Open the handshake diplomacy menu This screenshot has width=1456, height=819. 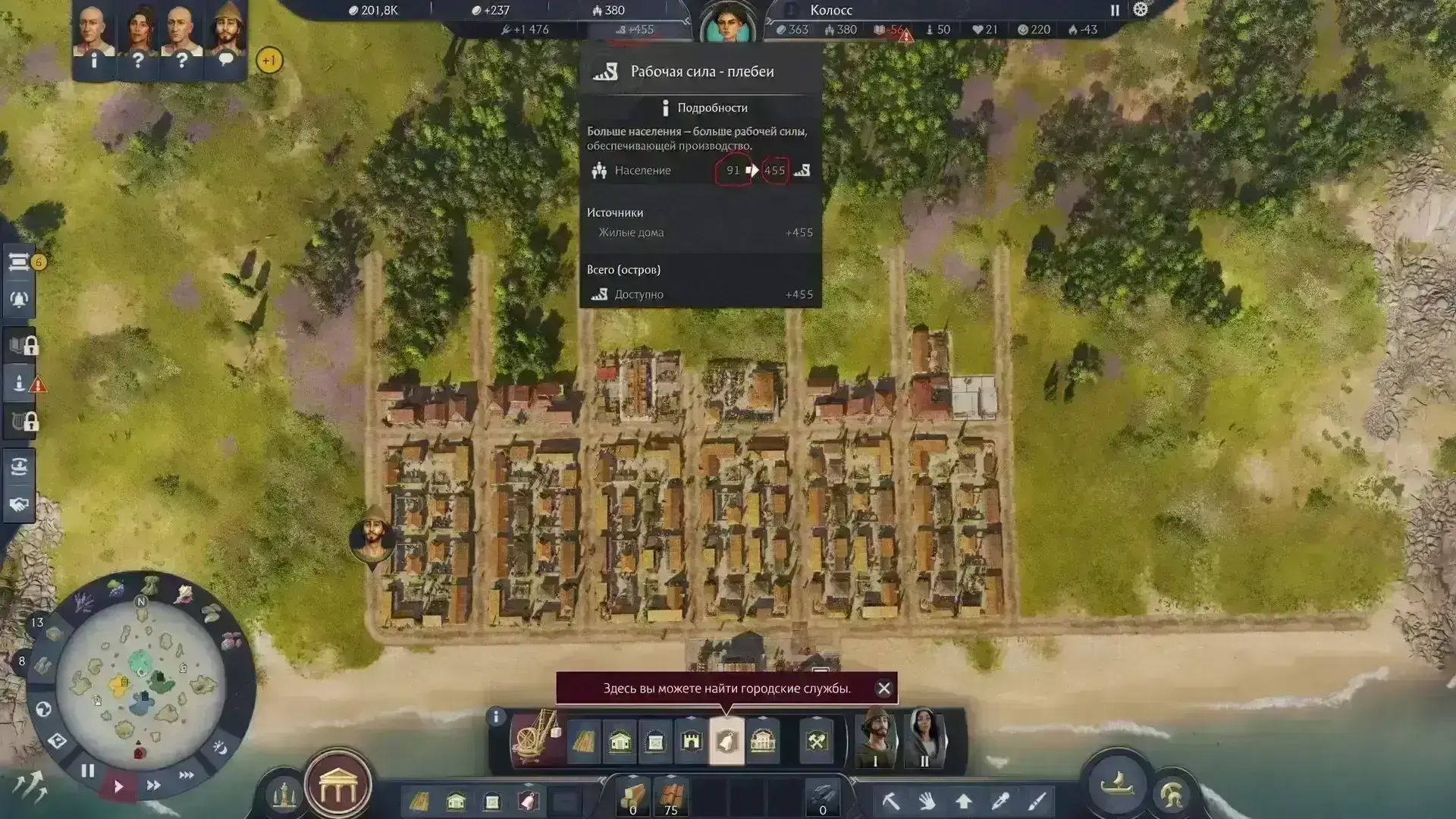click(x=19, y=504)
